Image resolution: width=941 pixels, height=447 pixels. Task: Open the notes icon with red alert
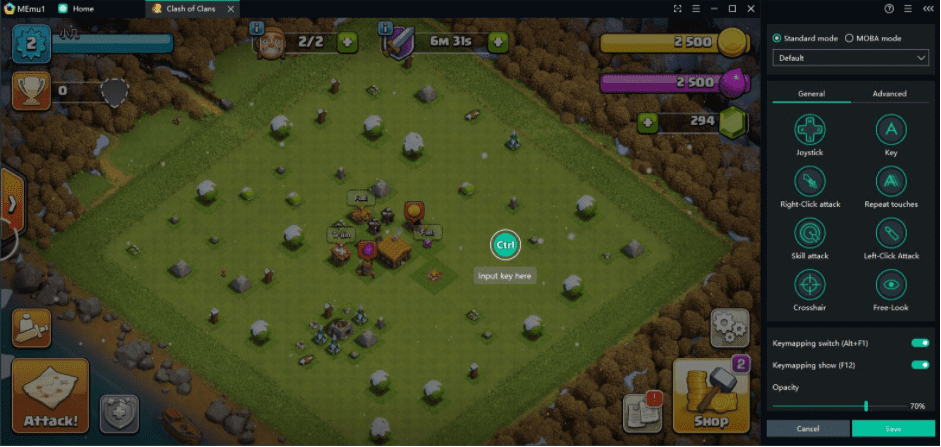point(642,411)
